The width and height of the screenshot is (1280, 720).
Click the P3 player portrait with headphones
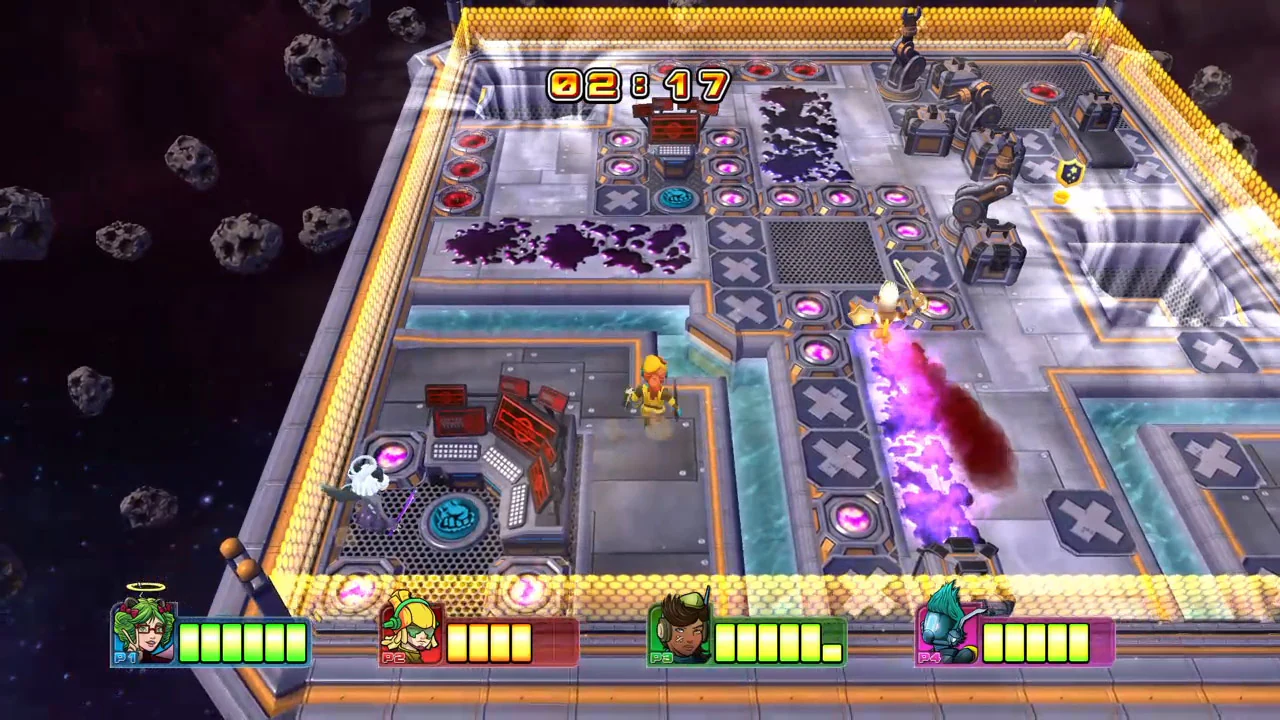[x=683, y=630]
